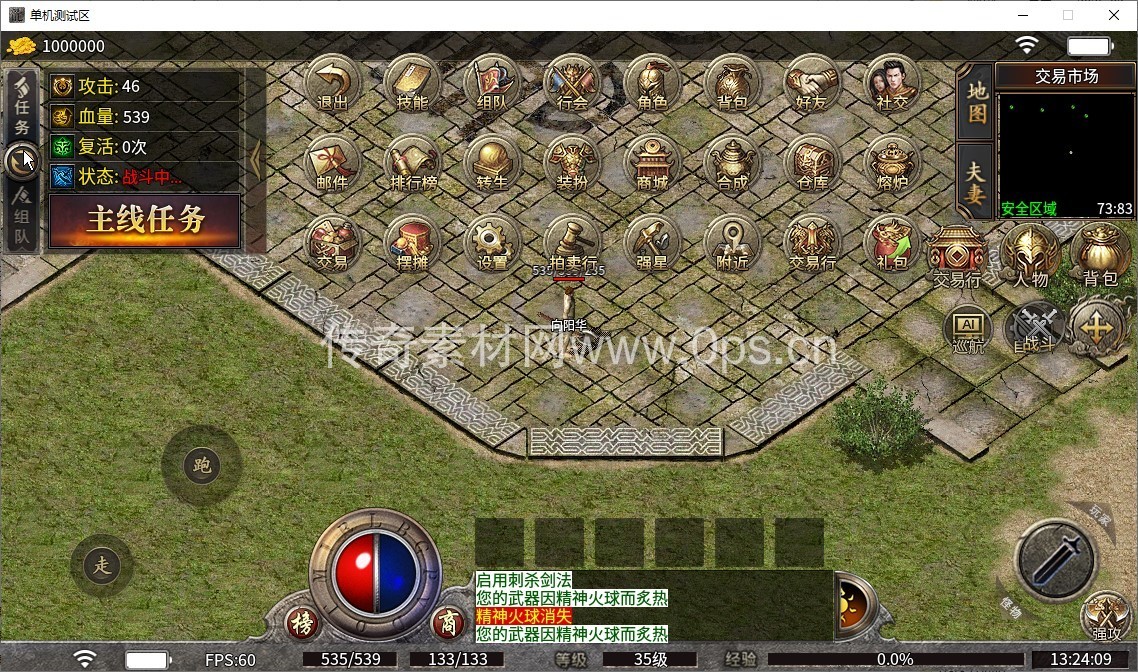Image resolution: width=1138 pixels, height=672 pixels.
Task: Toggle the 跑 run button
Action: tap(202, 466)
